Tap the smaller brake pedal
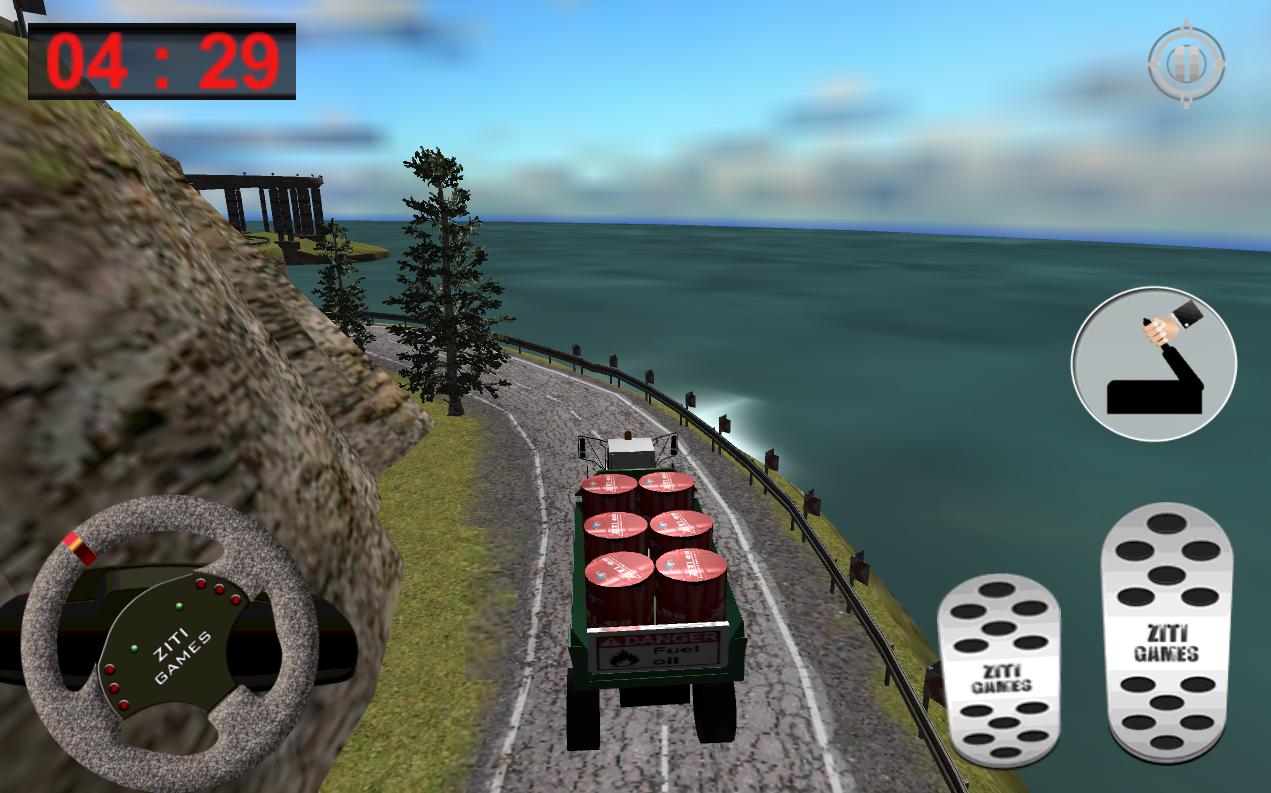 pos(999,672)
